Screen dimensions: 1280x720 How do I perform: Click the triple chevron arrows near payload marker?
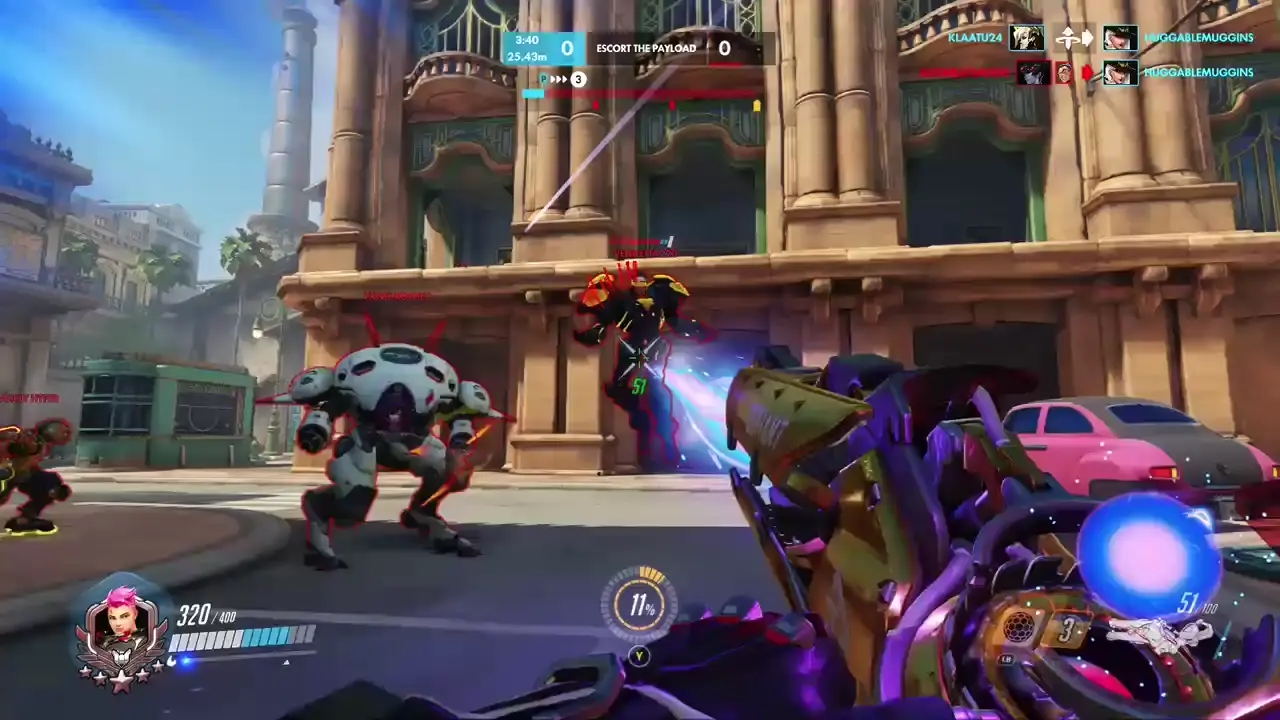(x=559, y=79)
